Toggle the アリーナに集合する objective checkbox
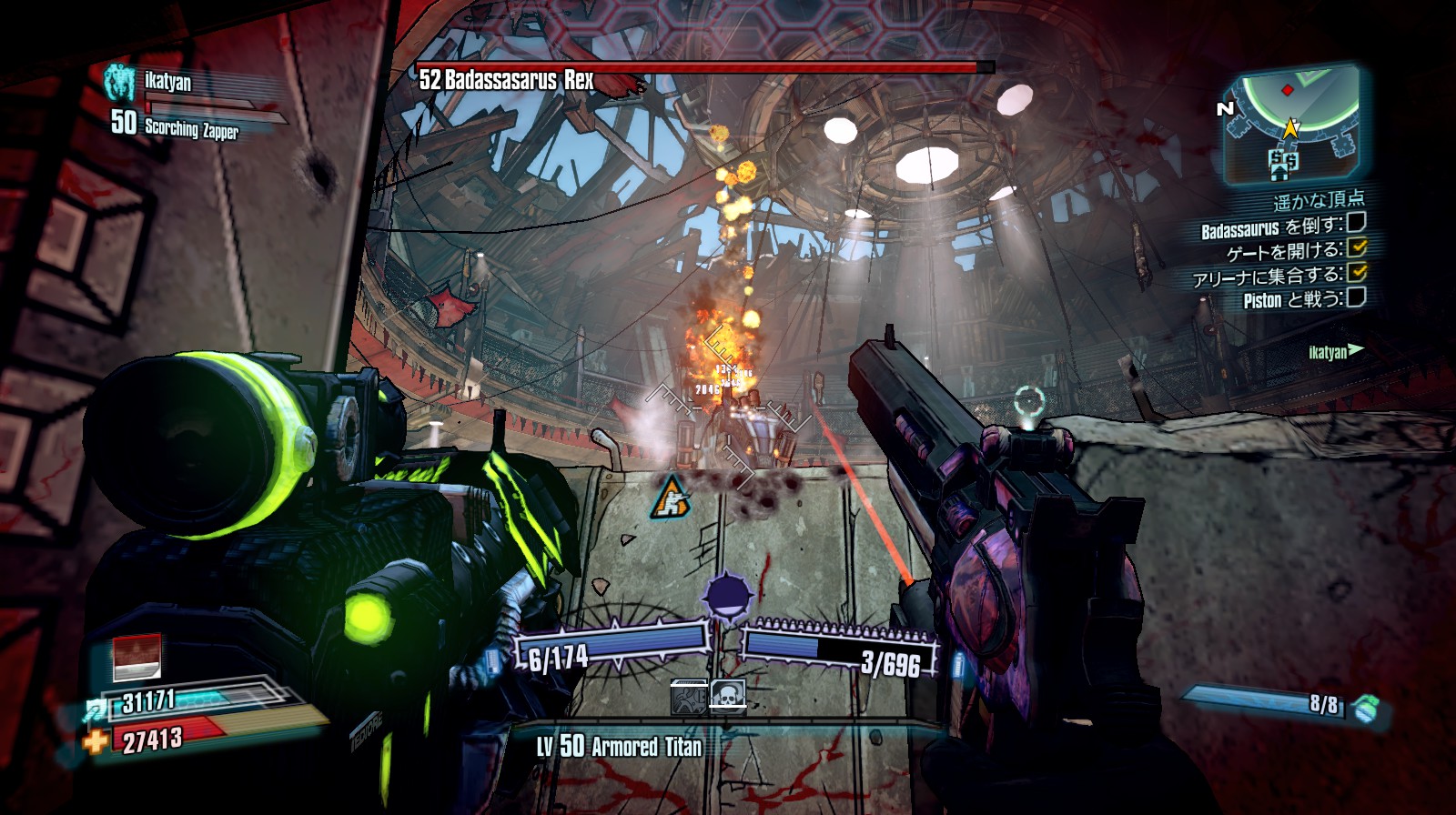This screenshot has height=815, width=1456. point(1357,272)
